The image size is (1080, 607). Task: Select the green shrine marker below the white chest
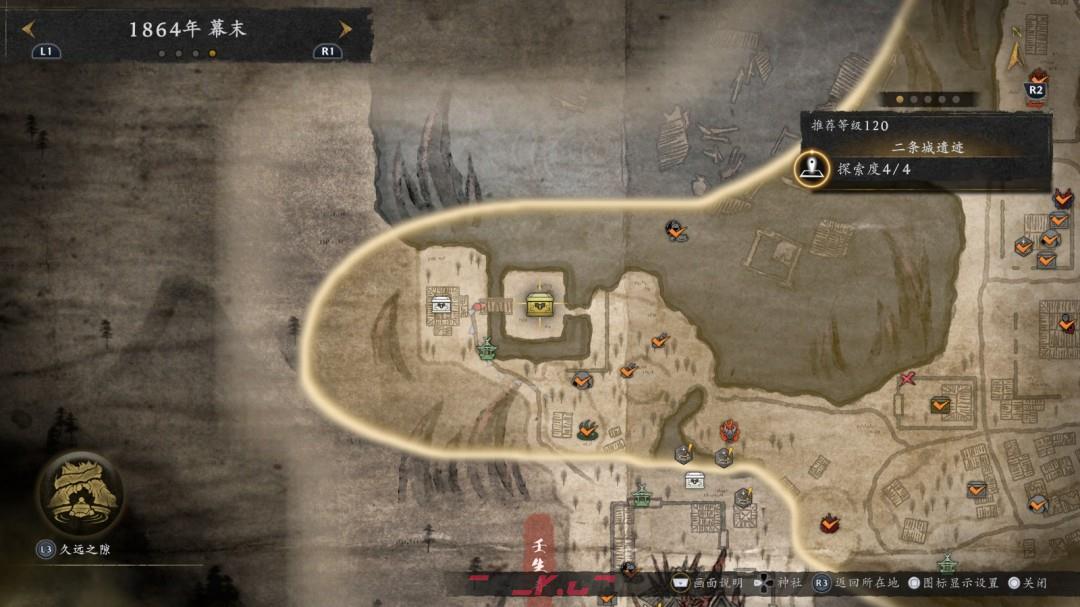(x=487, y=350)
